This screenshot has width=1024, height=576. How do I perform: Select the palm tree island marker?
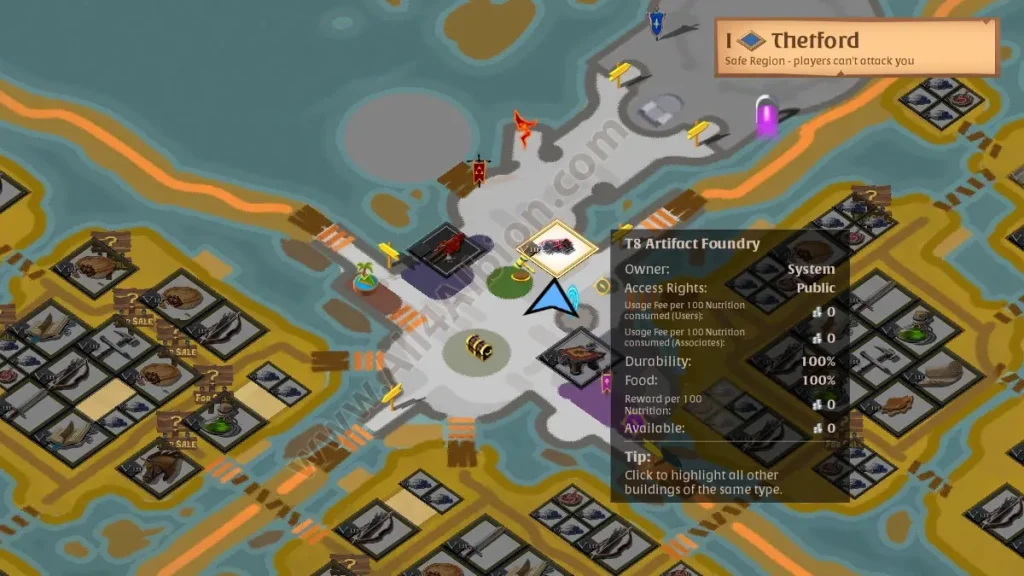[366, 276]
